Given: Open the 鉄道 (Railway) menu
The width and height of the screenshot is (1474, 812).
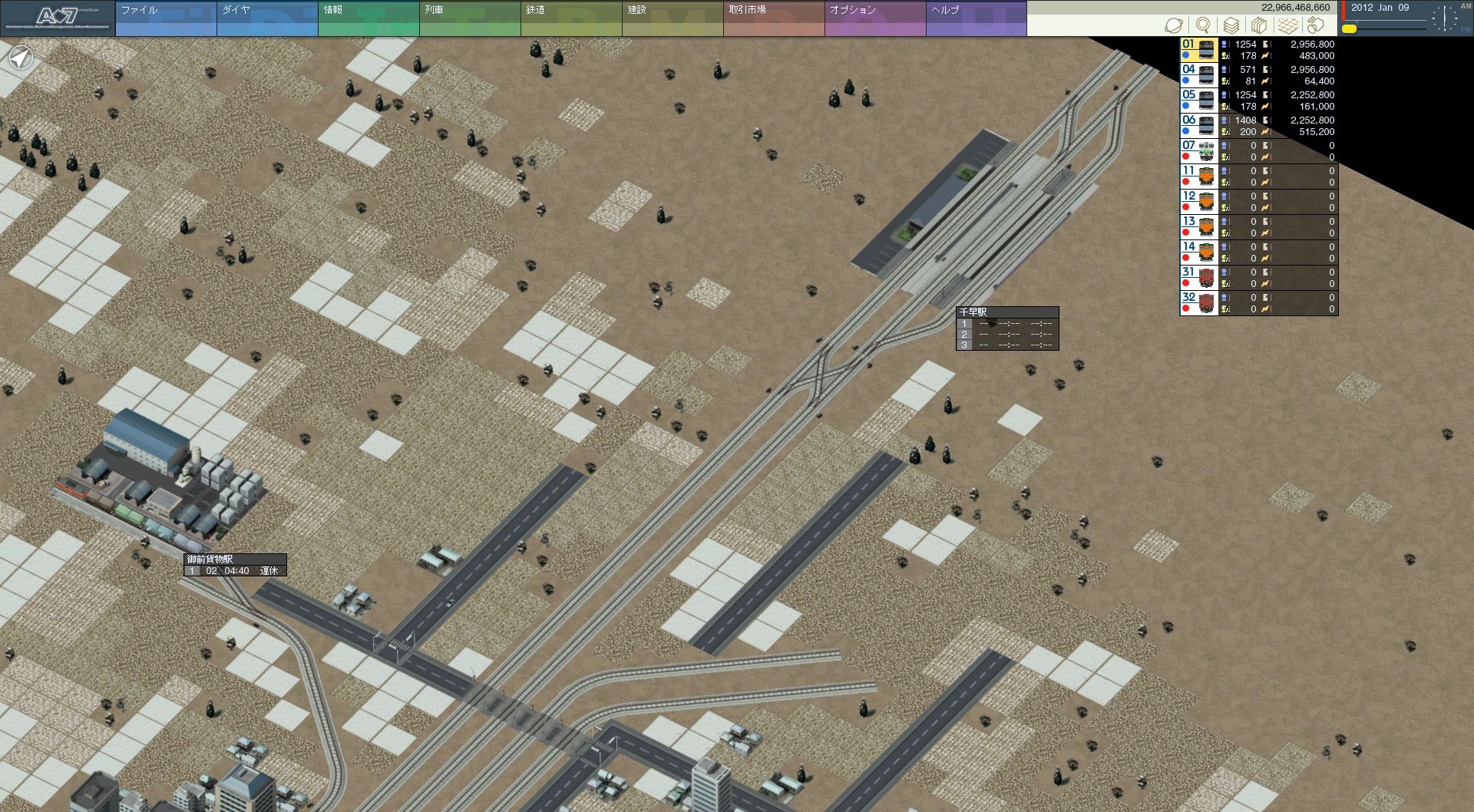Looking at the screenshot, I should tap(570, 18).
